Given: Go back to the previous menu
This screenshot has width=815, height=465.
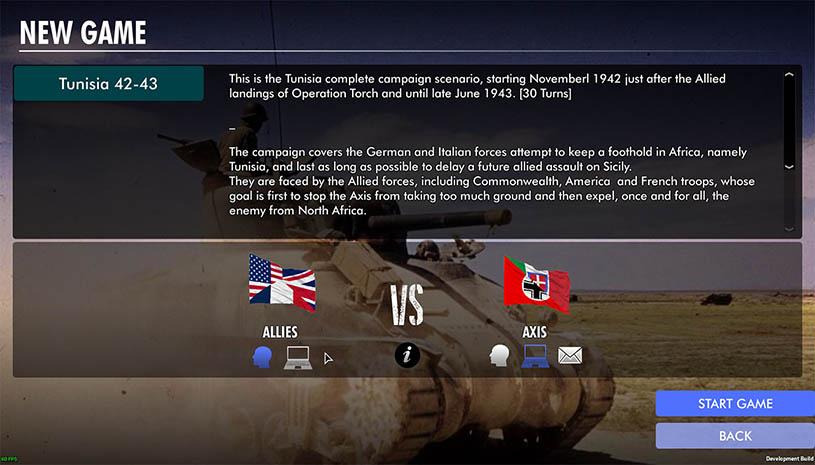Looking at the screenshot, I should pyautogui.click(x=734, y=436).
